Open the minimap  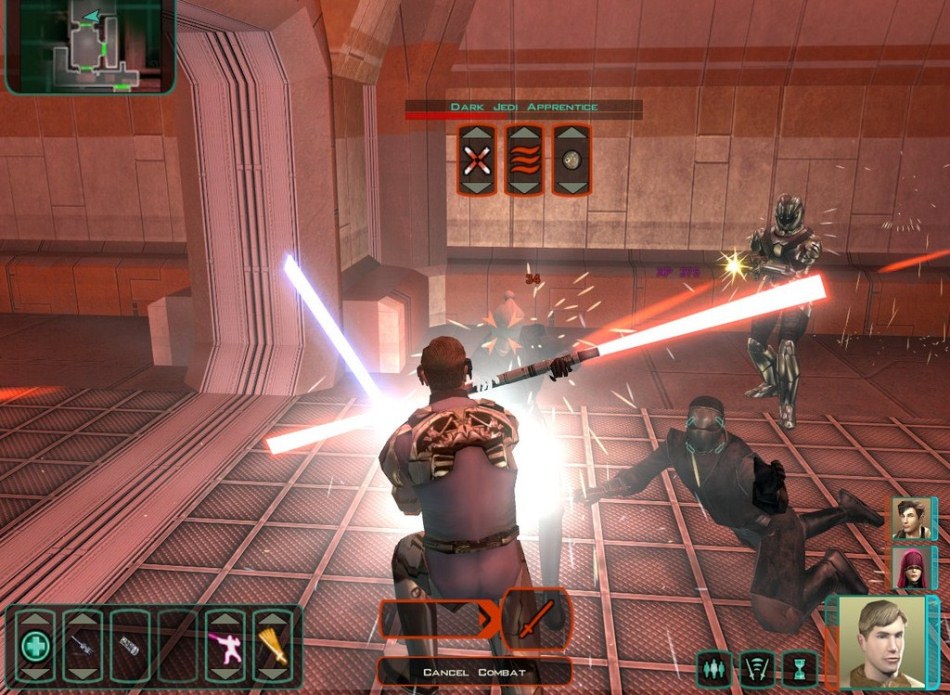(88, 46)
